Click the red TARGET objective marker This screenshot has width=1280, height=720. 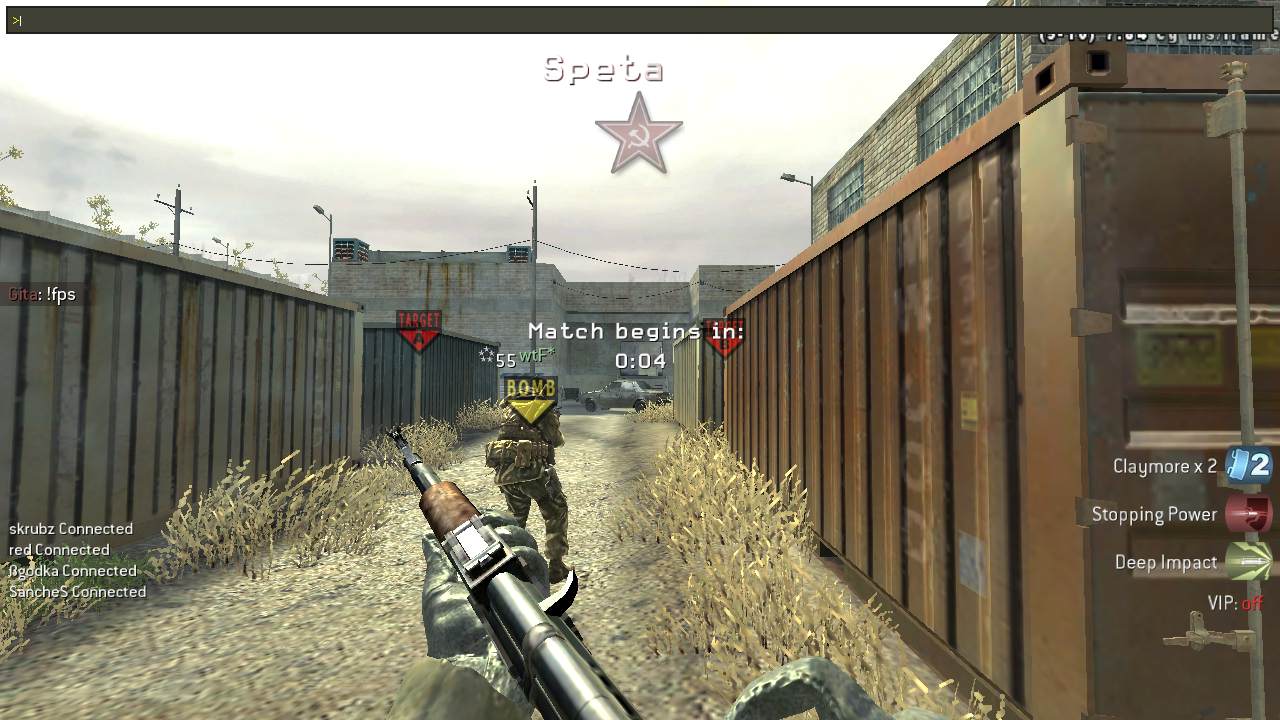tap(419, 330)
